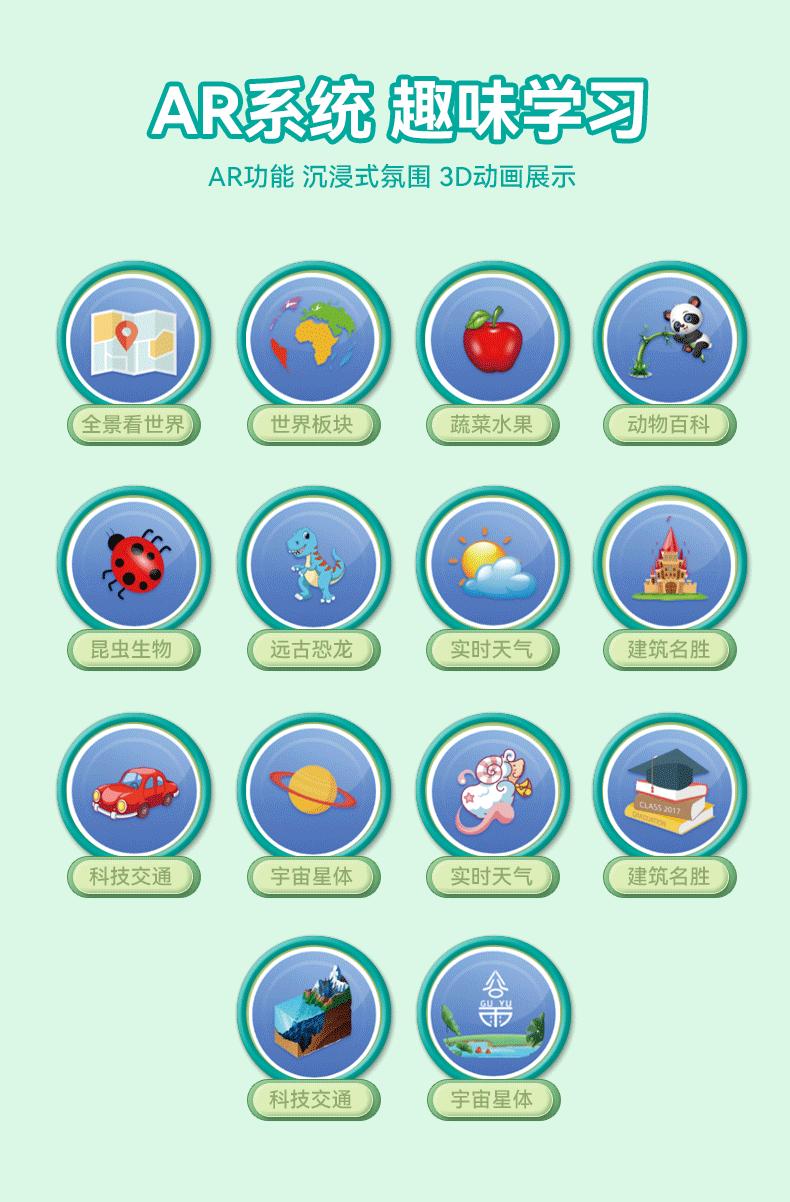Open the dinosaur 远古恐龙 icon
This screenshot has height=1202, width=790.
[312, 563]
